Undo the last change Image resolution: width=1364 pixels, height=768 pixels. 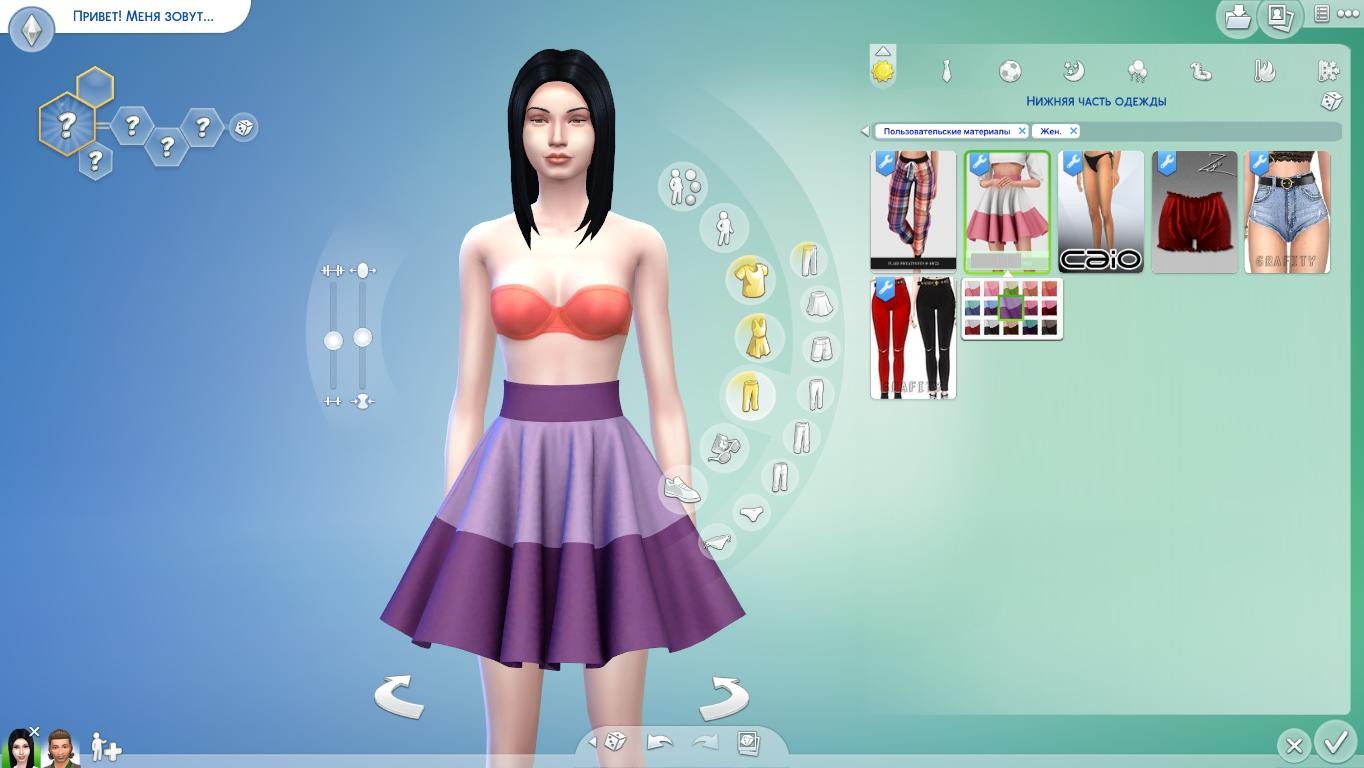[660, 742]
